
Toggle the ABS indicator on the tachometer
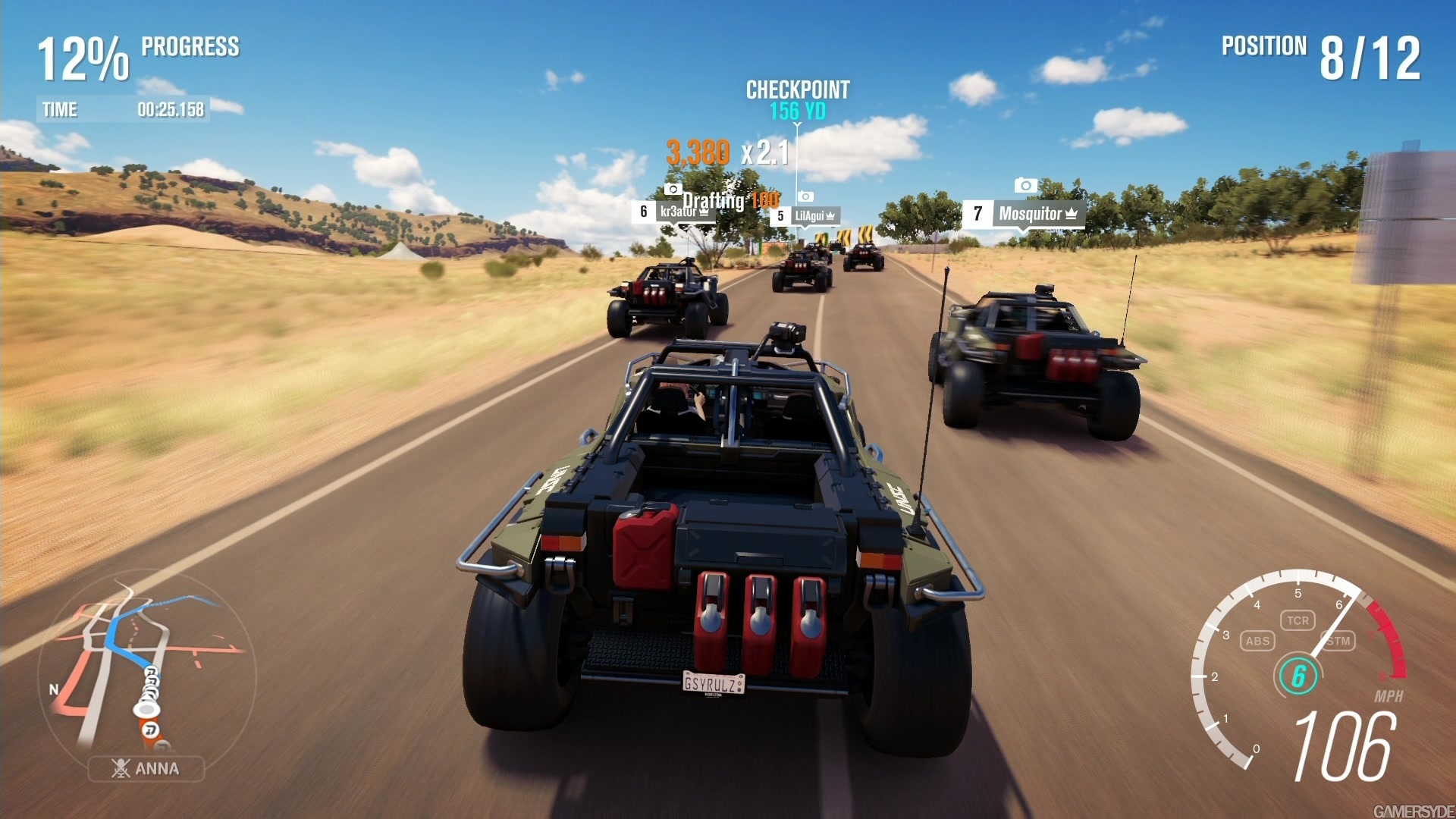(1258, 641)
